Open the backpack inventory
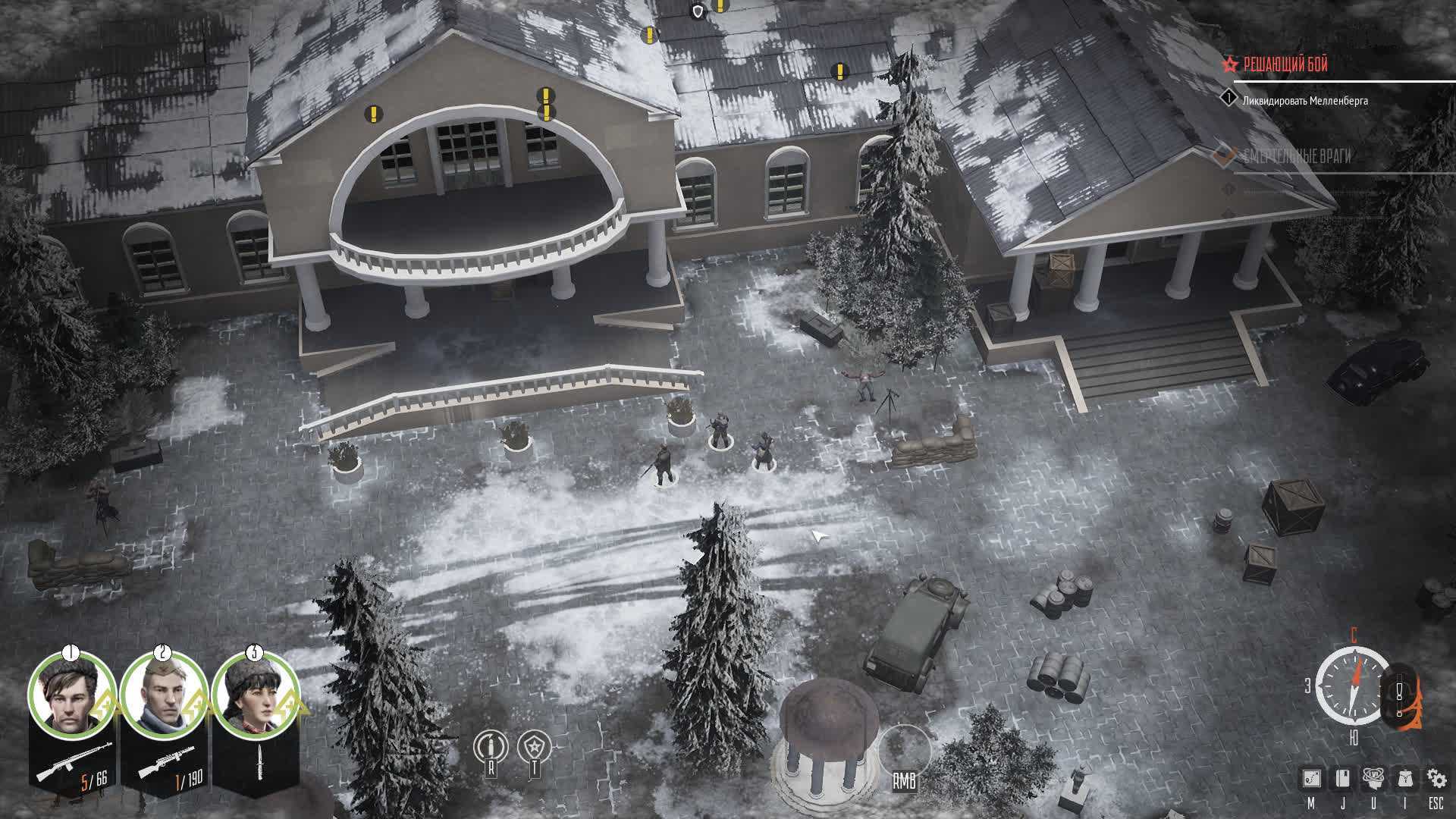The image size is (1456, 819). (1404, 778)
